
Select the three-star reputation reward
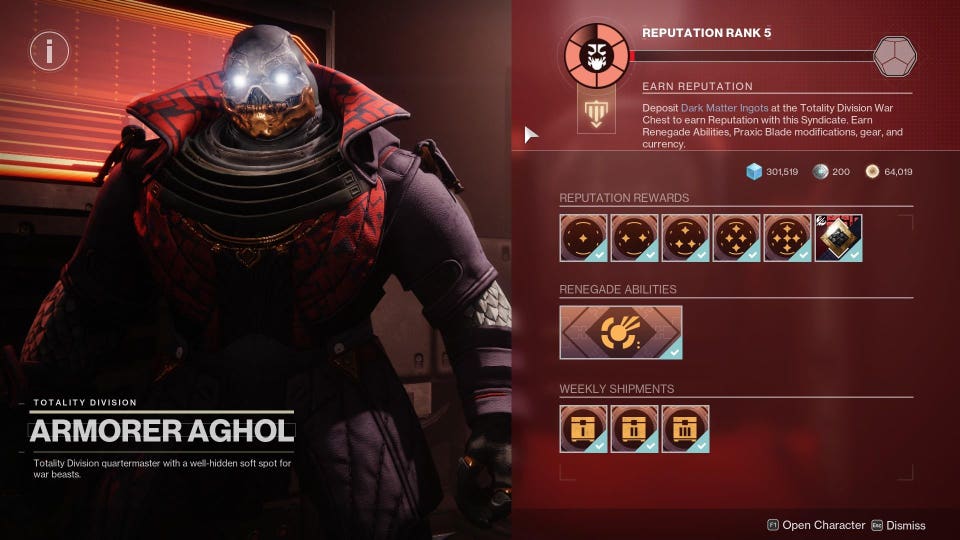tap(686, 238)
